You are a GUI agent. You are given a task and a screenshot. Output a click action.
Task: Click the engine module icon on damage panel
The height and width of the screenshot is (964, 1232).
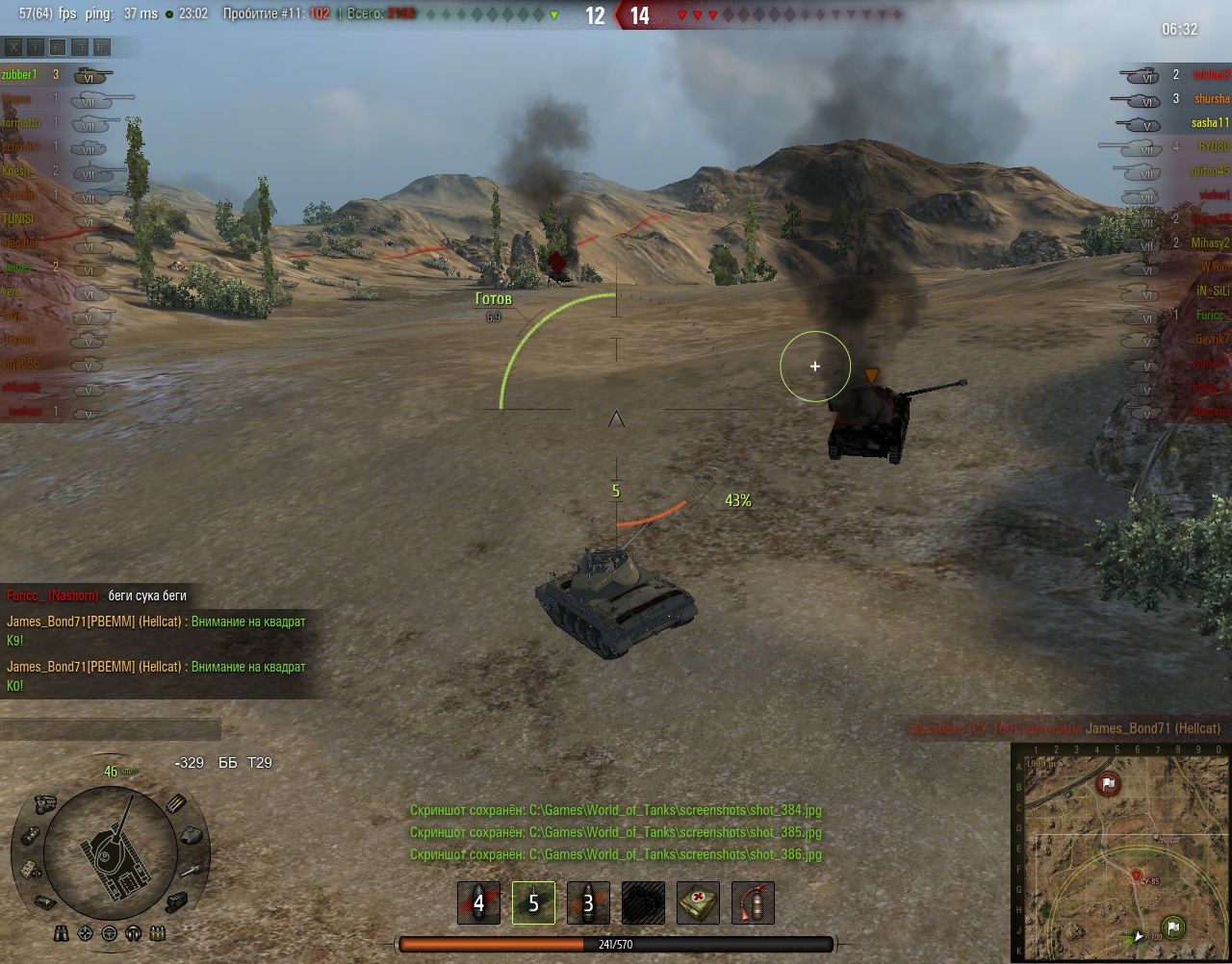[44, 804]
